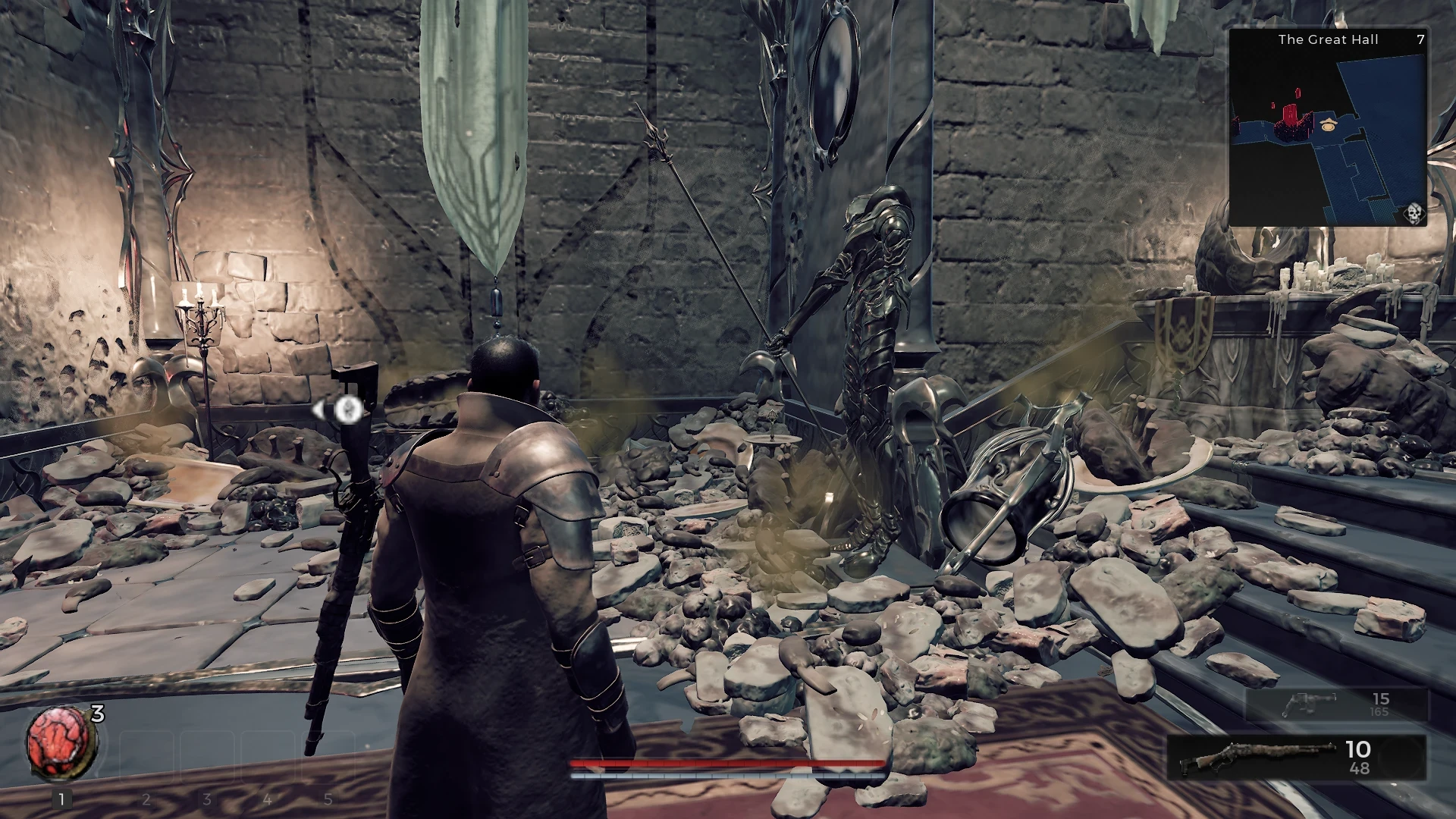The image size is (1456, 819).
Task: Click the red enemy blip on the minimap
Action: point(1290,114)
